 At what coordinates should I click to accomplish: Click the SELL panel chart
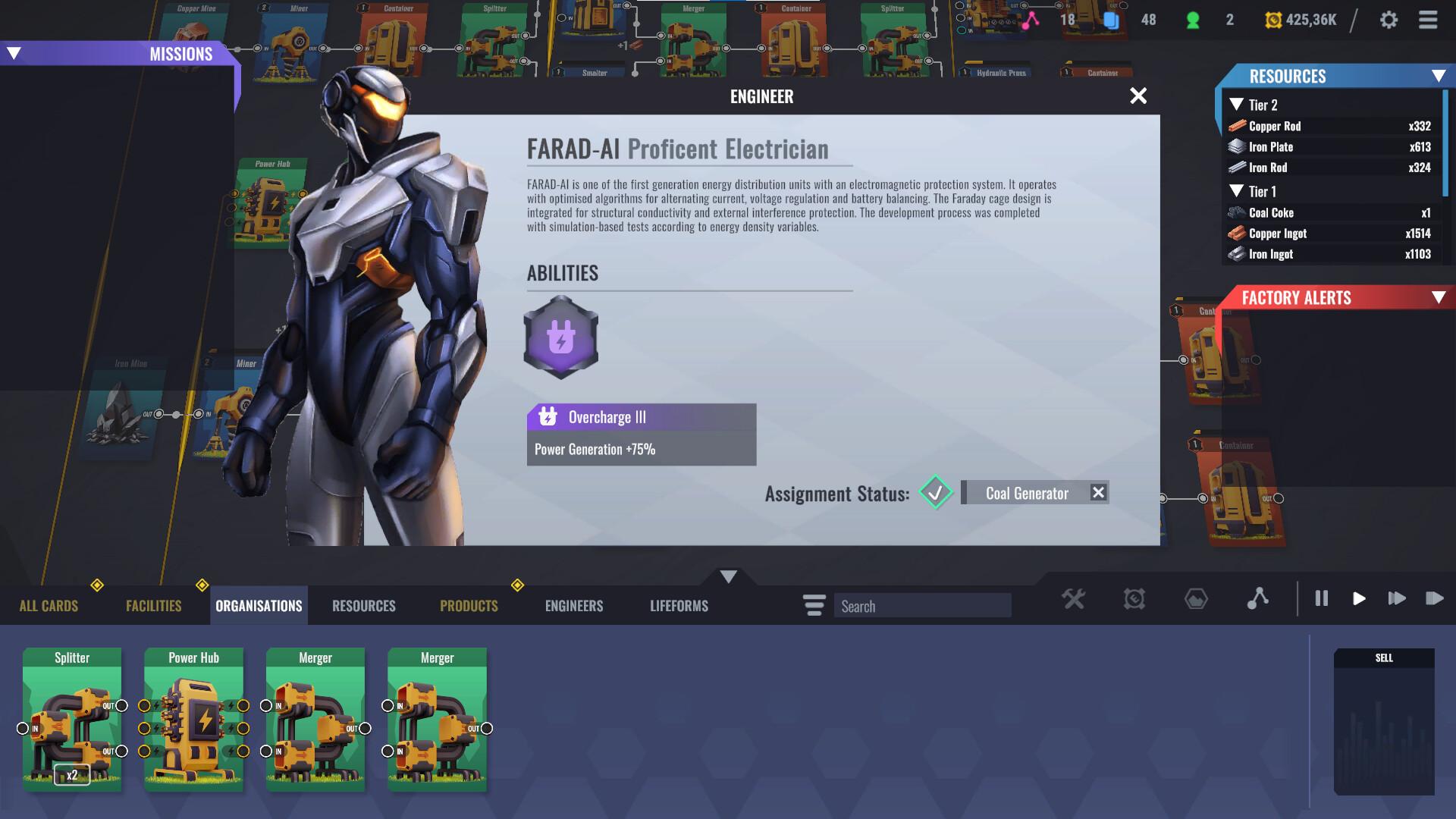pyautogui.click(x=1384, y=728)
